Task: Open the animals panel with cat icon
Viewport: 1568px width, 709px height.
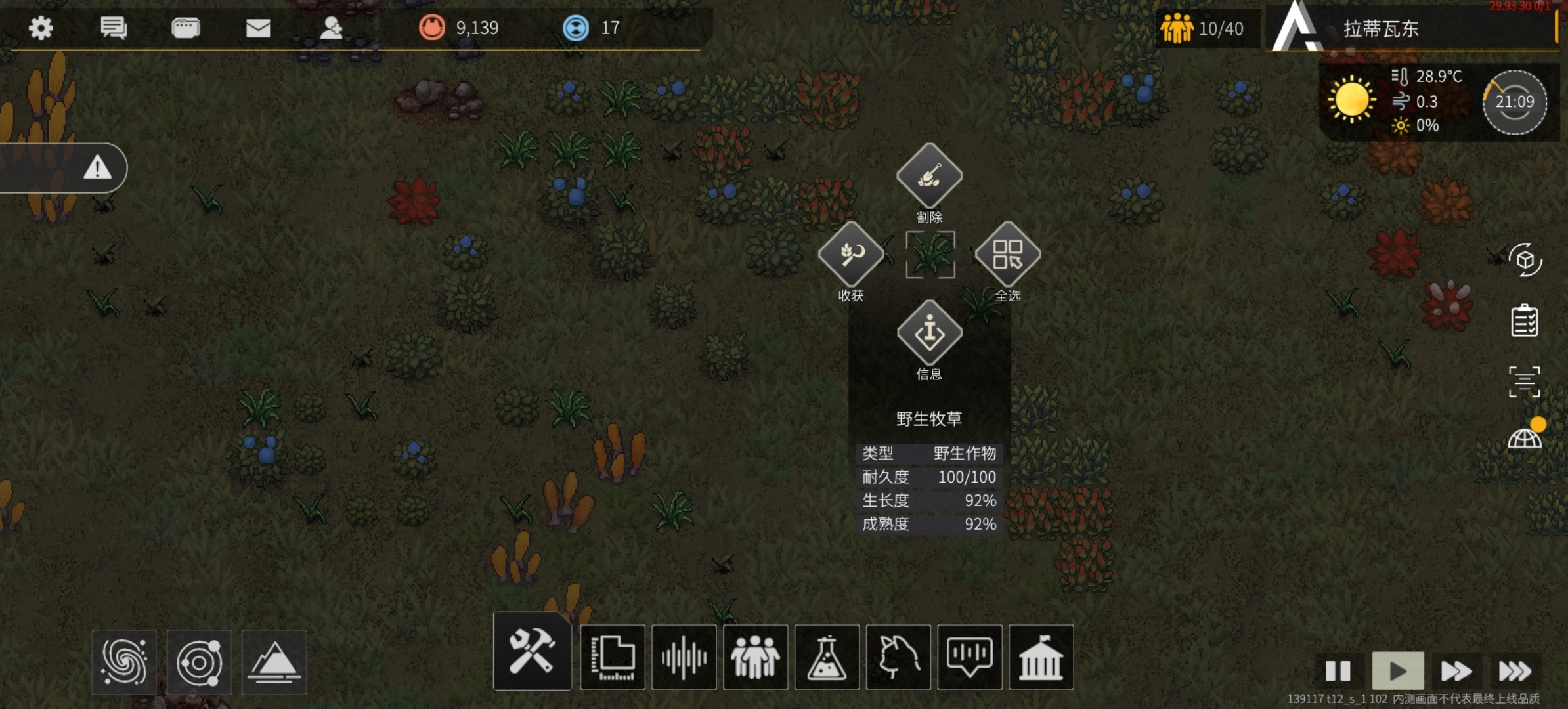Action: point(898,657)
